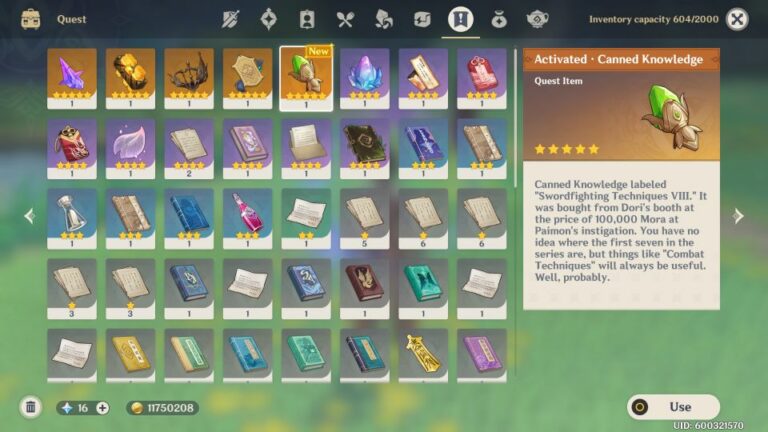
Task: Switch to the Artifacts tab
Action: (x=268, y=19)
